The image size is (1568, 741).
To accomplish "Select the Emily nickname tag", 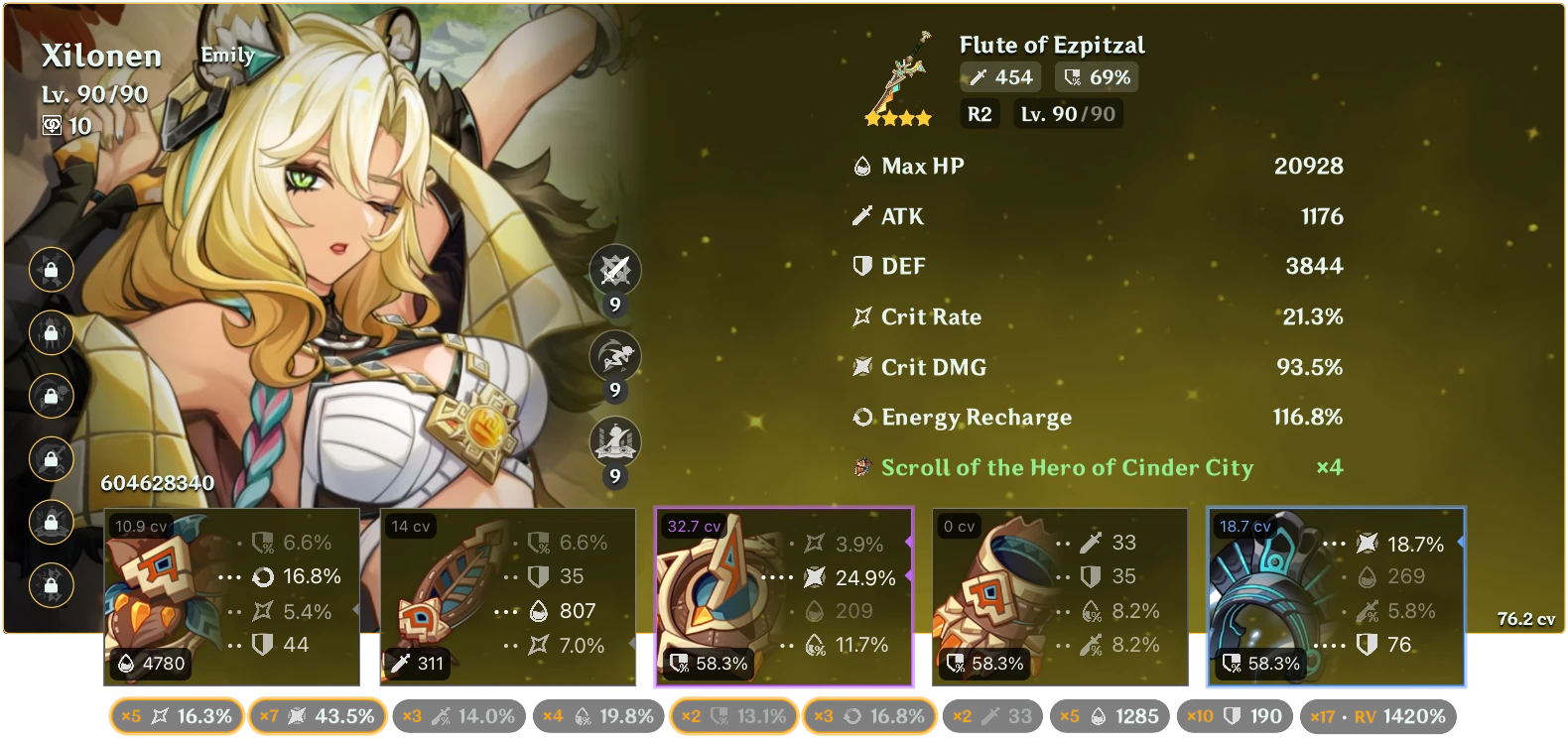I will [x=227, y=56].
